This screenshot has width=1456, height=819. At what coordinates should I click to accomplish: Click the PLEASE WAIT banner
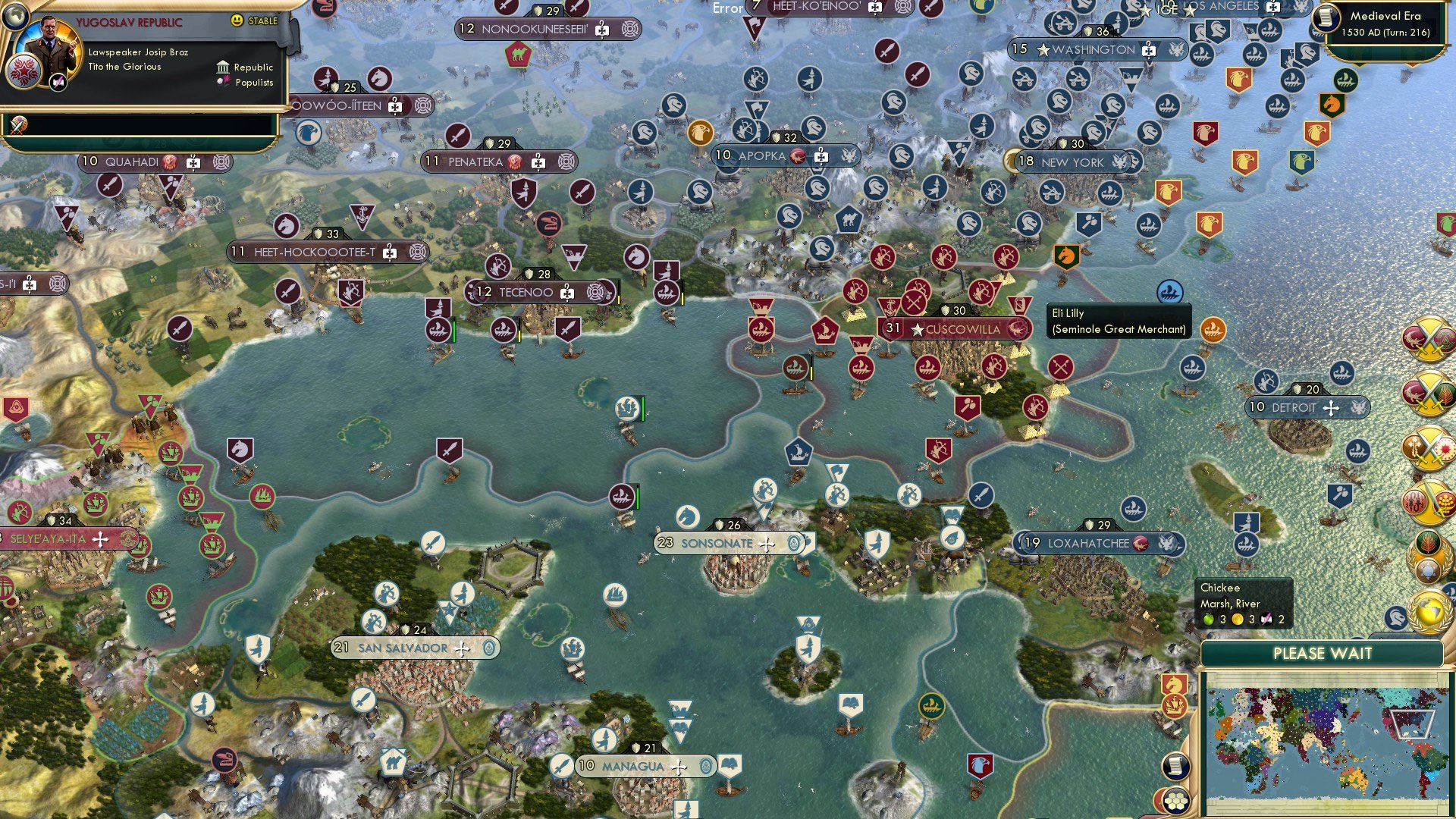pyautogui.click(x=1323, y=654)
